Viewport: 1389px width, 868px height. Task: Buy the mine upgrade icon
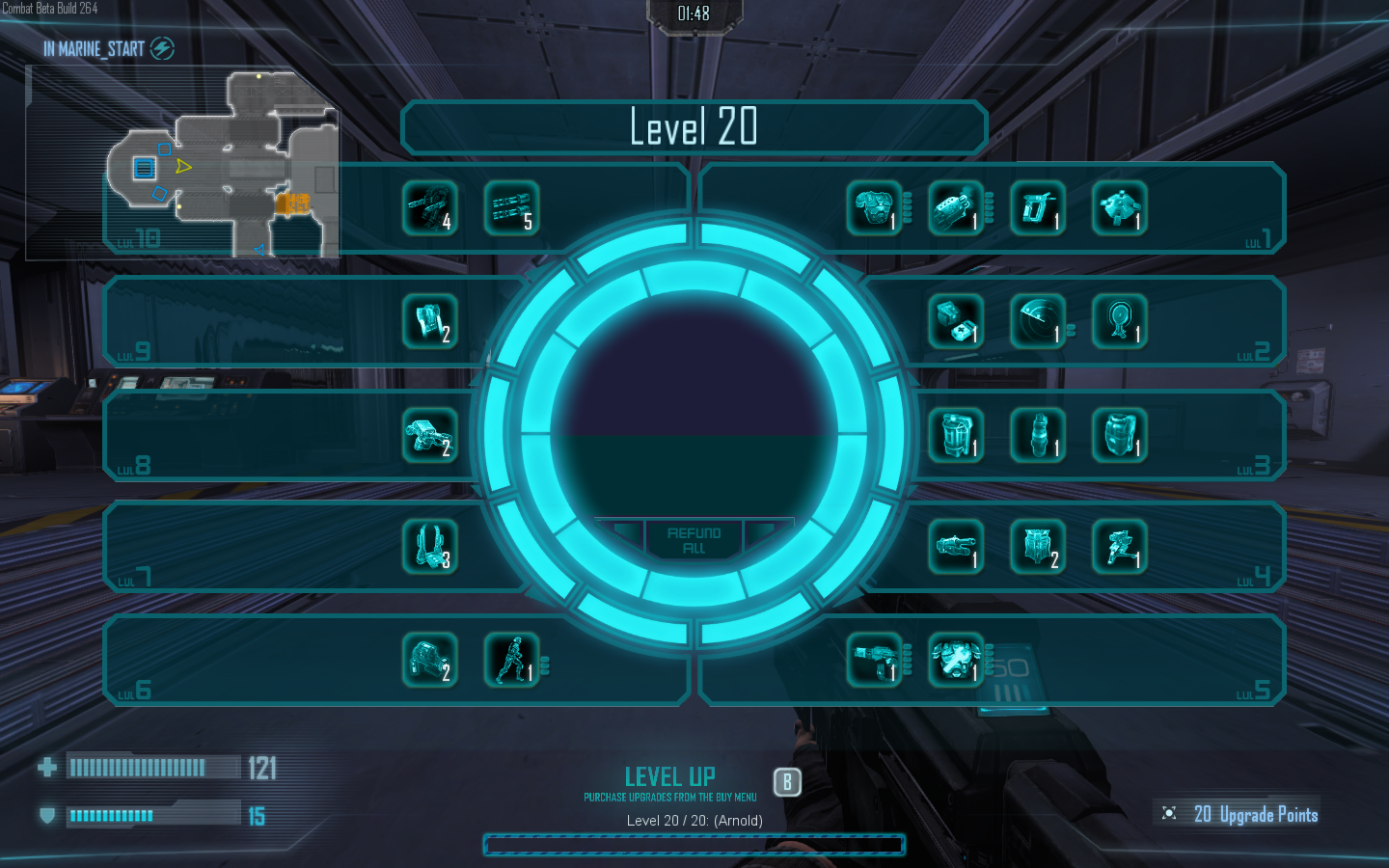pyautogui.click(x=1119, y=208)
